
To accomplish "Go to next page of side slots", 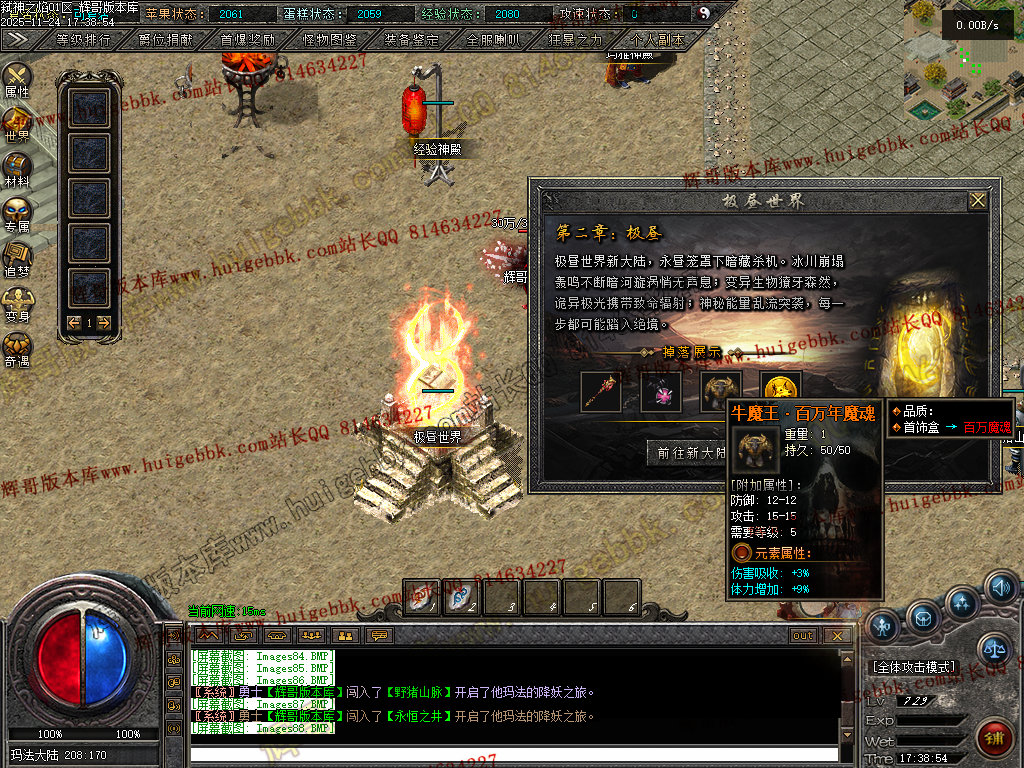I will [103, 323].
